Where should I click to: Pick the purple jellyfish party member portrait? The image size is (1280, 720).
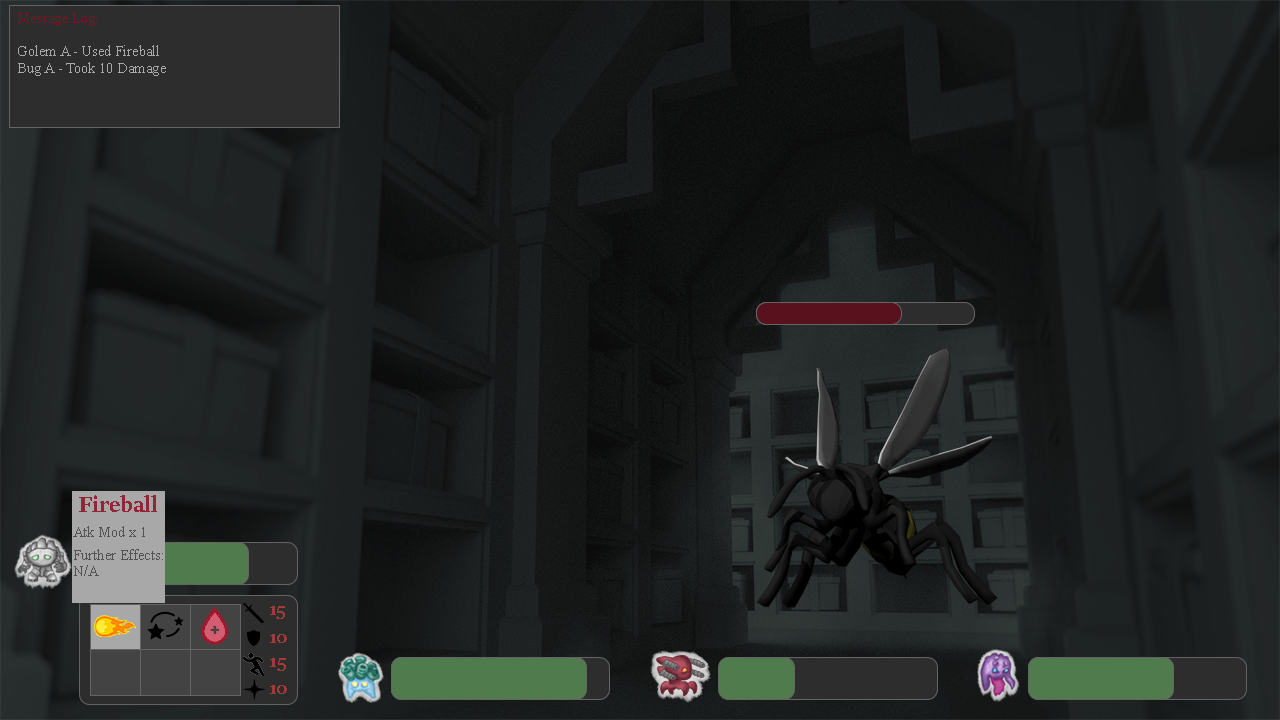[997, 675]
